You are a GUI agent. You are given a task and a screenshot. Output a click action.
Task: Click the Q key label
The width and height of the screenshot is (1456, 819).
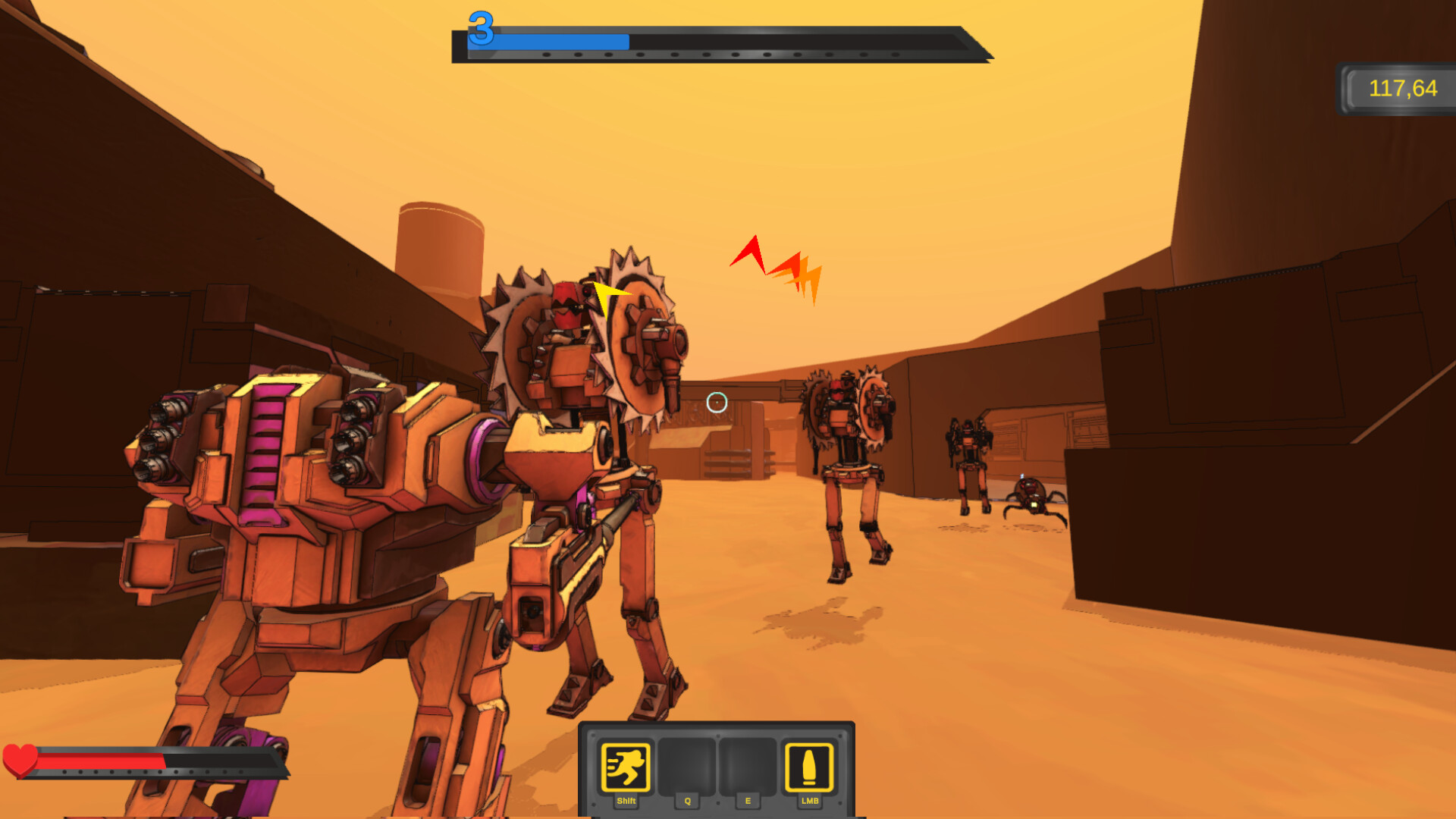tap(687, 801)
